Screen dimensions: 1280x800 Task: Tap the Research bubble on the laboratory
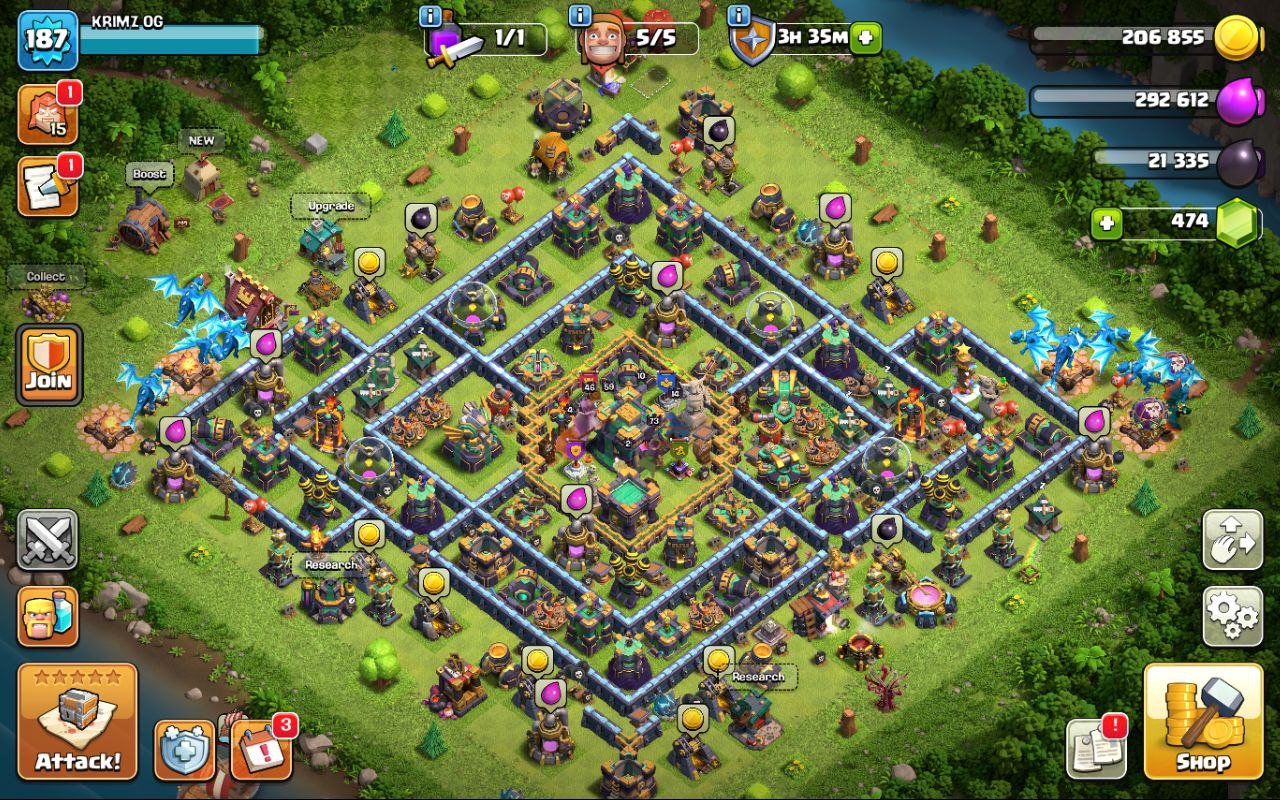point(330,565)
